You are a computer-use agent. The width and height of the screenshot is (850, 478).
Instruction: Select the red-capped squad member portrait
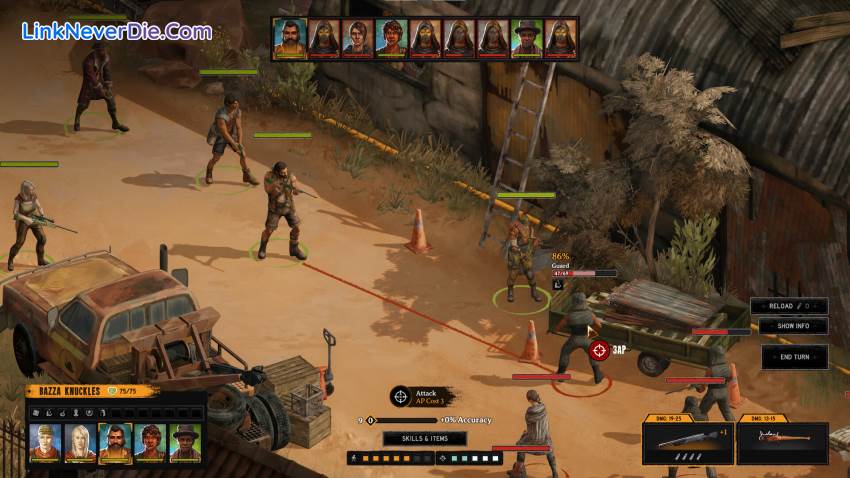pyautogui.click(x=45, y=443)
